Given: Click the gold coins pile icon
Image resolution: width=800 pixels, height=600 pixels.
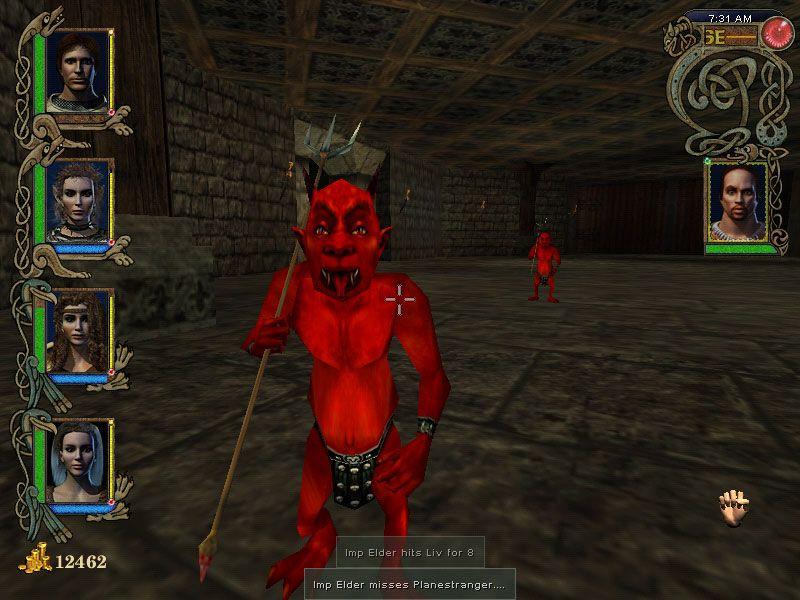Looking at the screenshot, I should click(34, 560).
